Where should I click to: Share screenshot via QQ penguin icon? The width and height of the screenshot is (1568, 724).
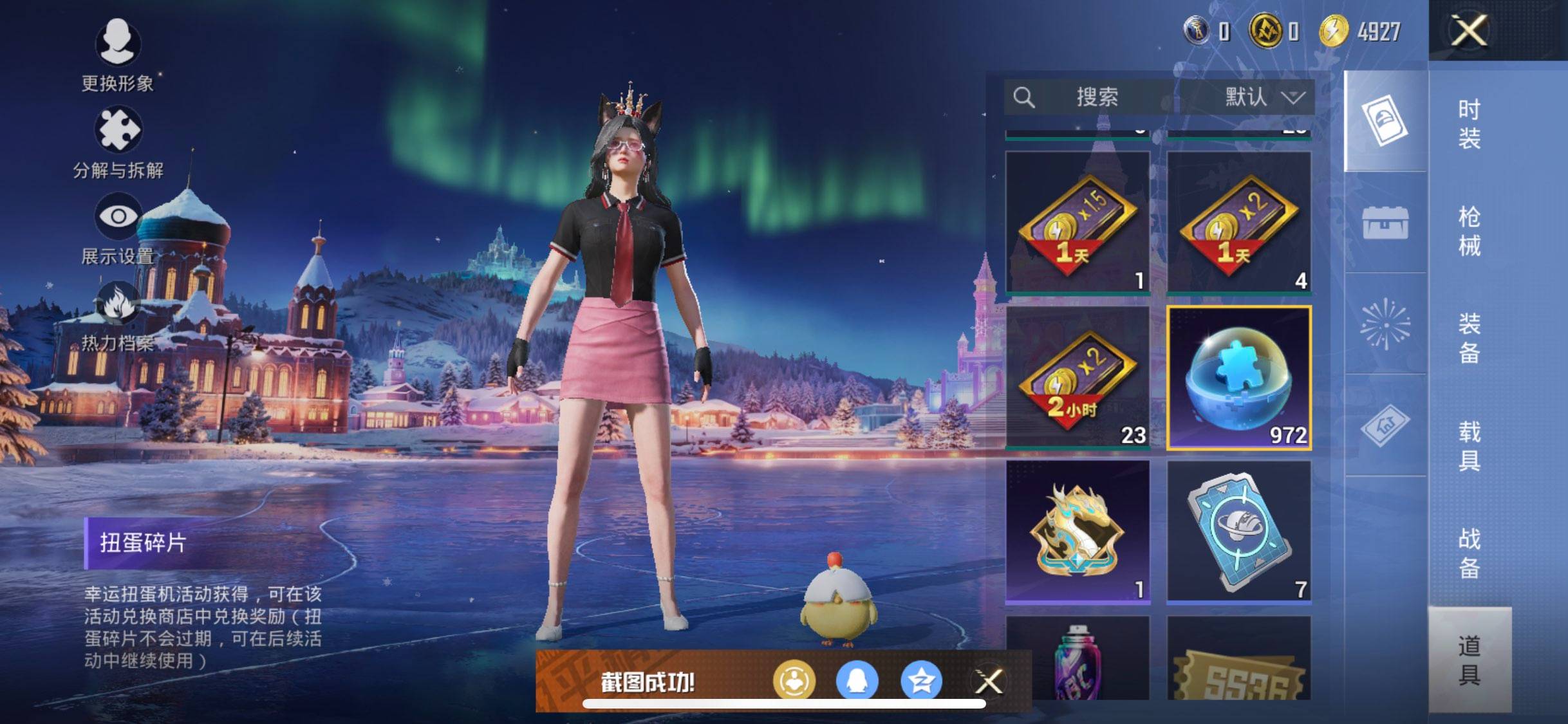pyautogui.click(x=857, y=681)
